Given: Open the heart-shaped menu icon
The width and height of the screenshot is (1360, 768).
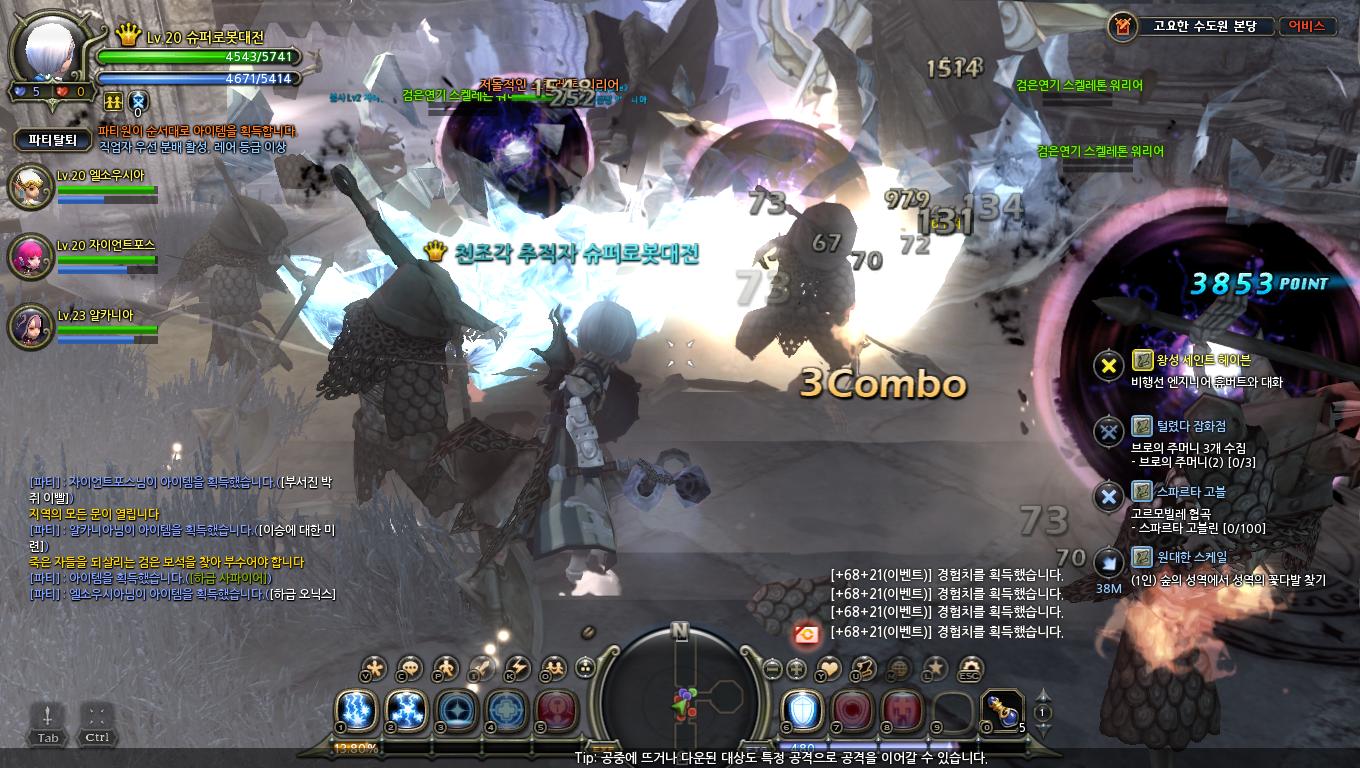Looking at the screenshot, I should point(829,668).
